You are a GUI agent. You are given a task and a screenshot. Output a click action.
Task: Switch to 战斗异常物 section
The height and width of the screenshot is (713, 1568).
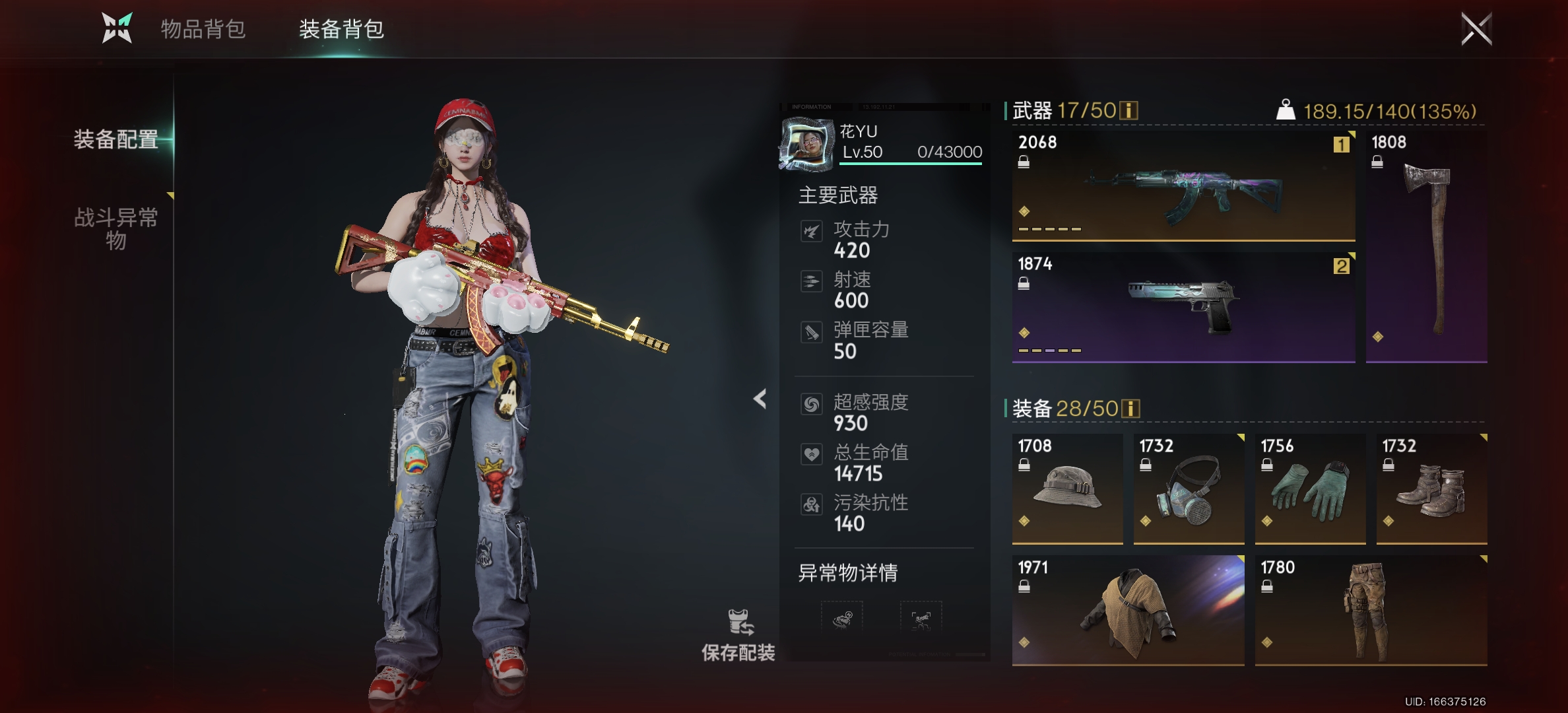click(116, 228)
